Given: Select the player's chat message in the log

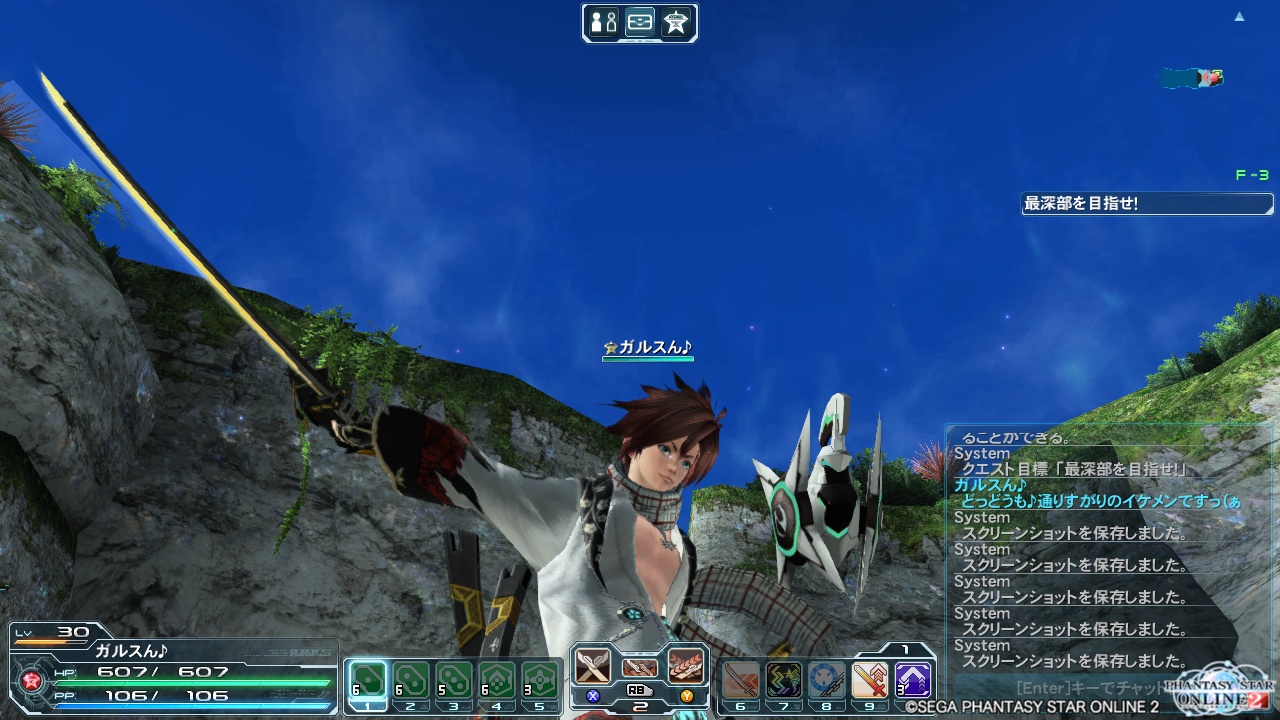Looking at the screenshot, I should coord(1100,502).
